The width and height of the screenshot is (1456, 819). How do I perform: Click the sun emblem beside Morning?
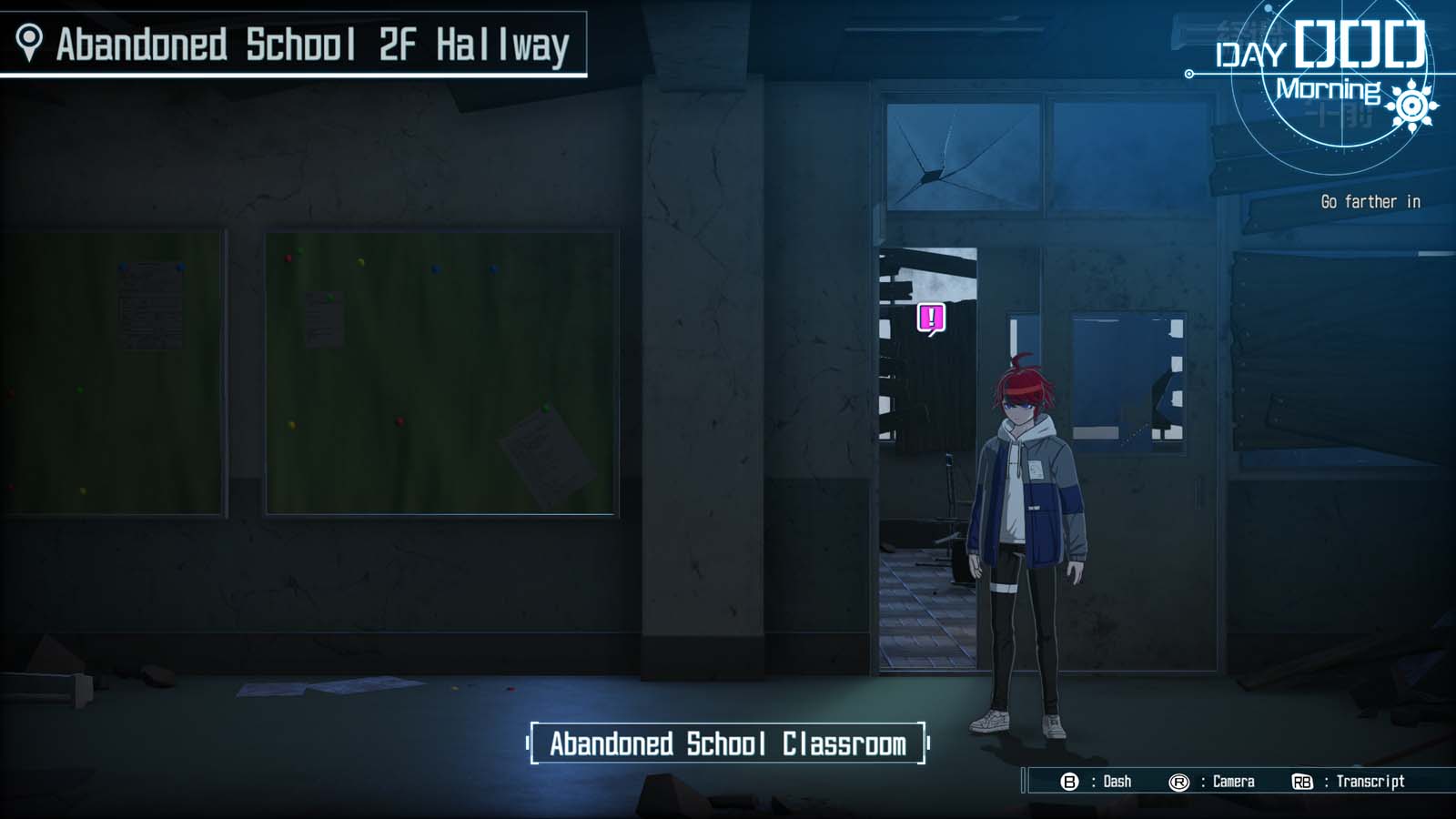click(x=1412, y=106)
